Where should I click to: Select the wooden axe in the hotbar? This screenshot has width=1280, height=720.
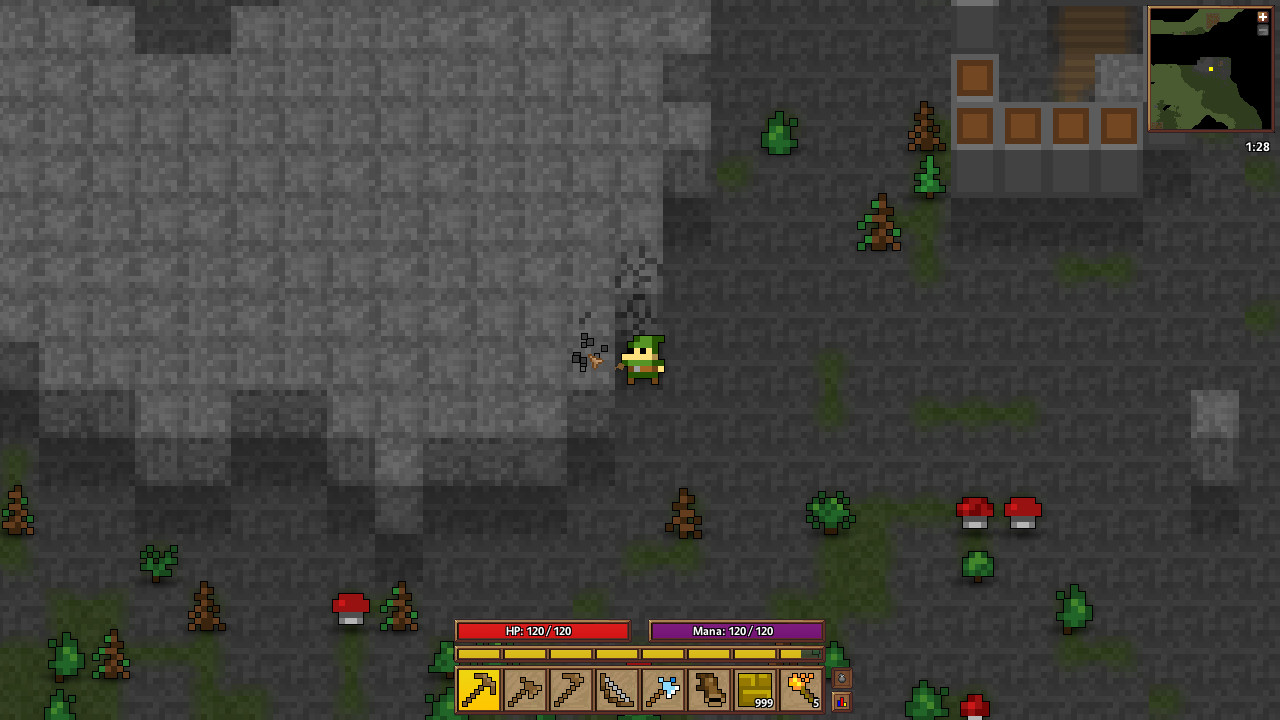[524, 690]
